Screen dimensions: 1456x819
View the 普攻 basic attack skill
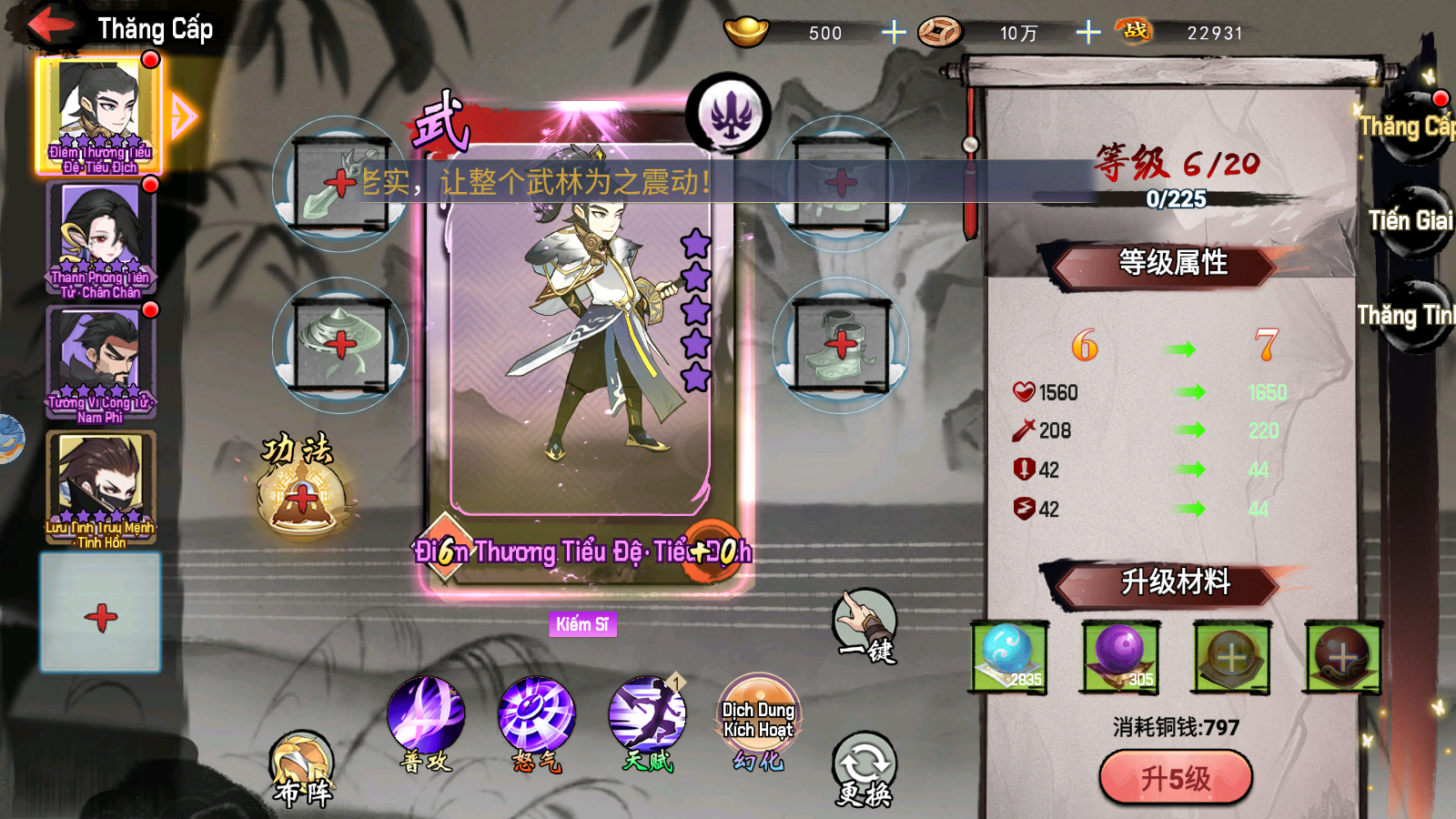426,715
